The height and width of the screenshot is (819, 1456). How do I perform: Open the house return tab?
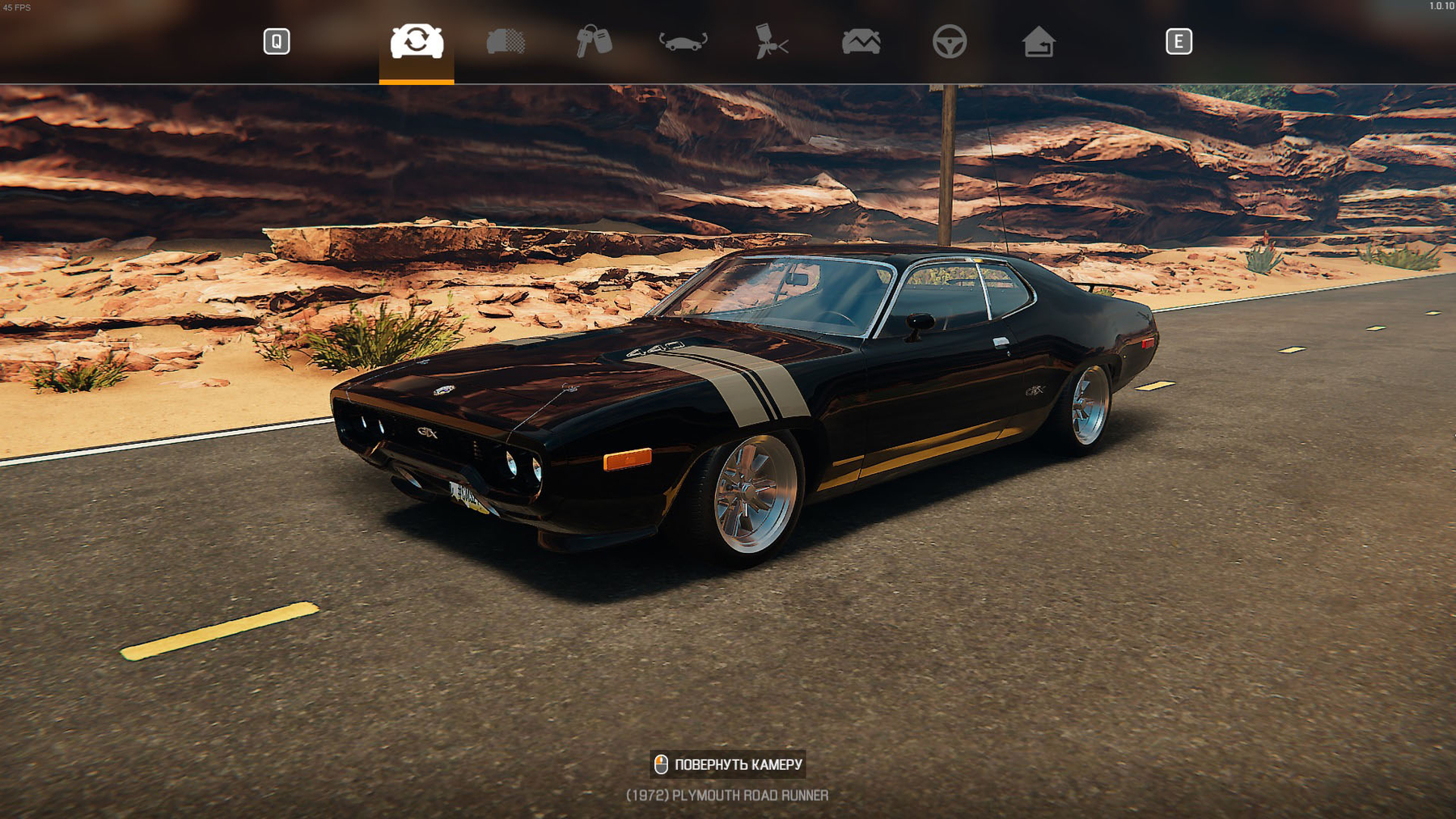click(1038, 41)
